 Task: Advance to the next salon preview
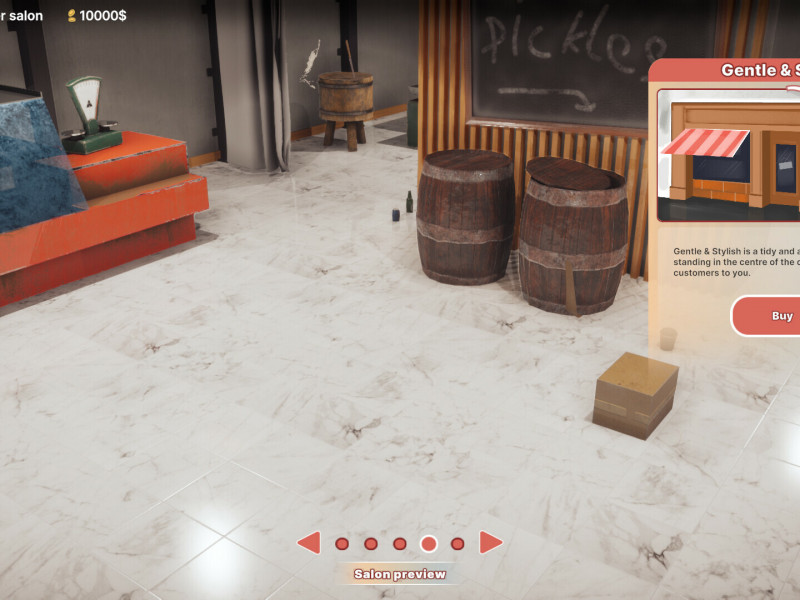coord(490,543)
